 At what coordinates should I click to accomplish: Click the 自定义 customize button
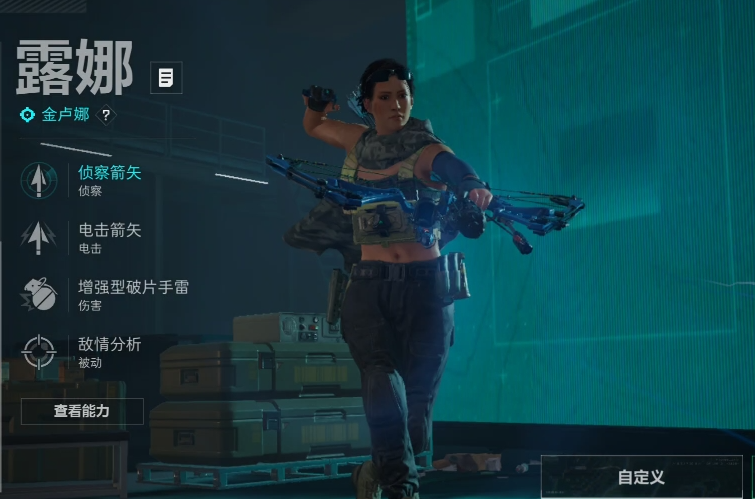(642, 477)
